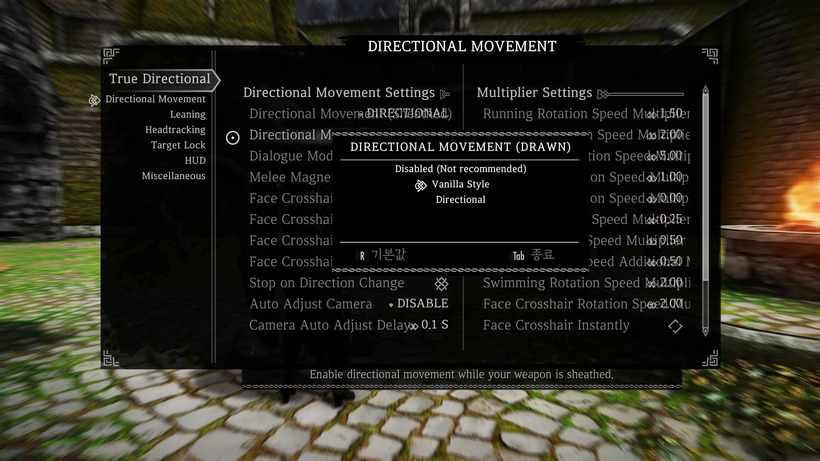Change the Running Rotation Speed multiplier
820x461 pixels.
(664, 114)
